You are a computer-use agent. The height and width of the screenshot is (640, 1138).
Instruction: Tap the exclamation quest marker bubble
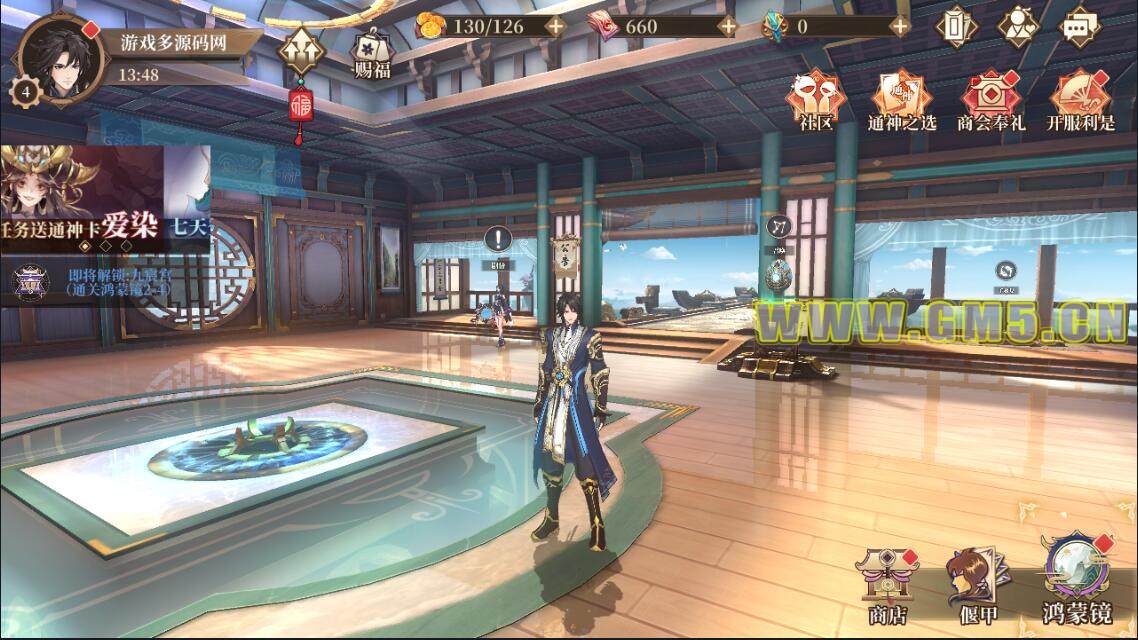point(498,241)
